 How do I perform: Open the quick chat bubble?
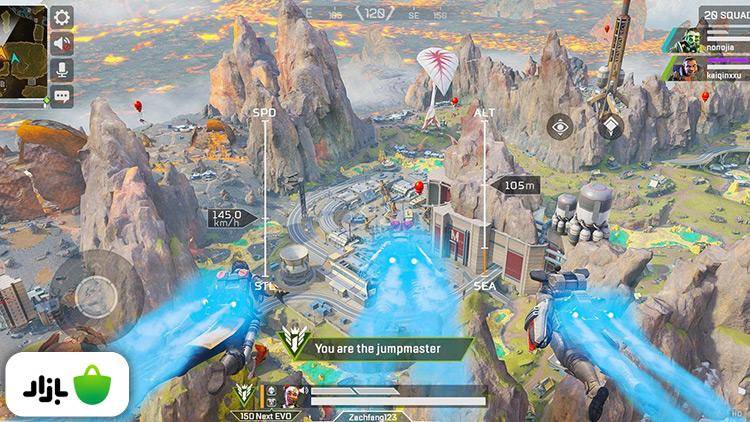62,96
